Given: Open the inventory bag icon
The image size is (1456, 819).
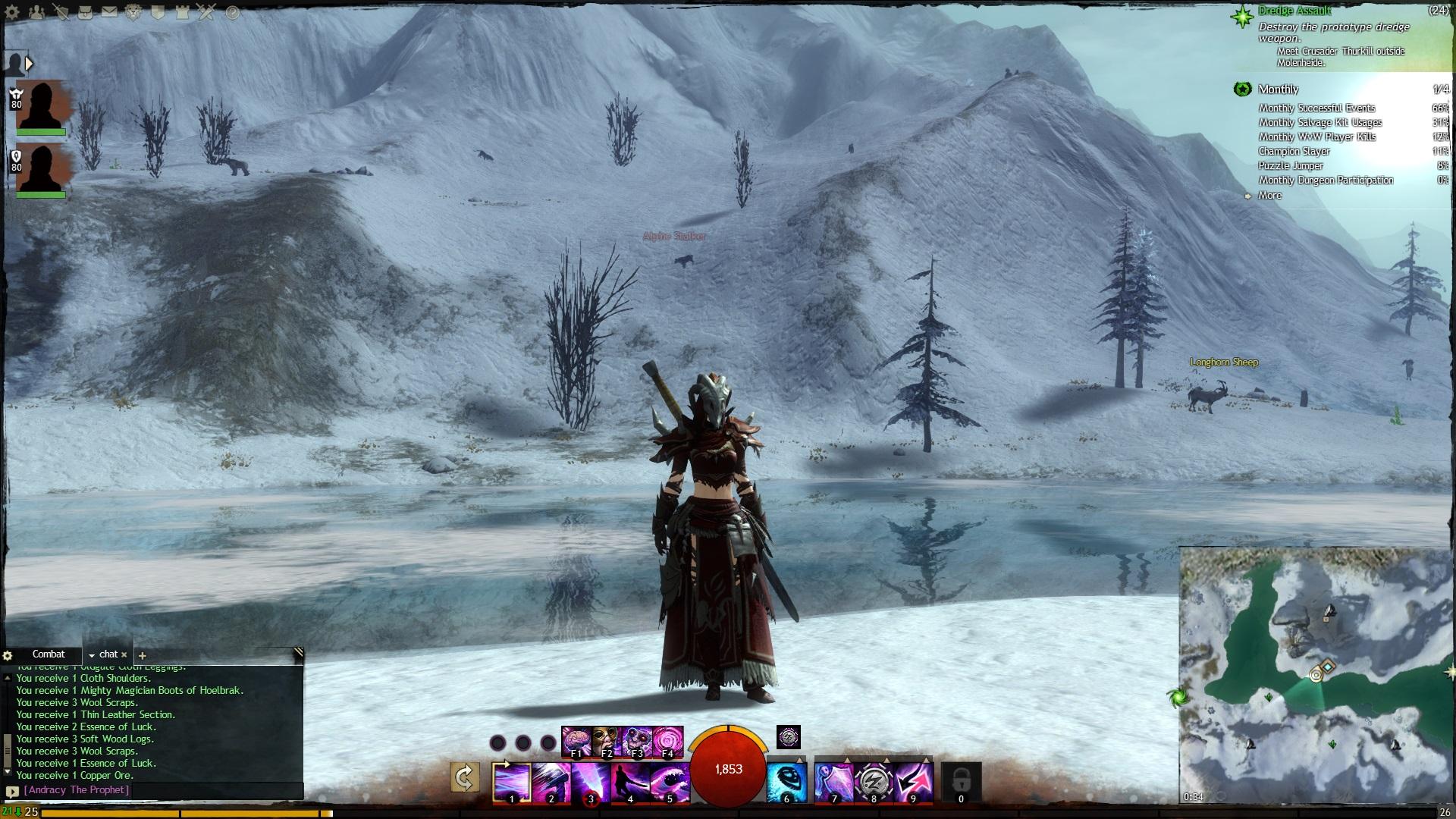Looking at the screenshot, I should 86,13.
